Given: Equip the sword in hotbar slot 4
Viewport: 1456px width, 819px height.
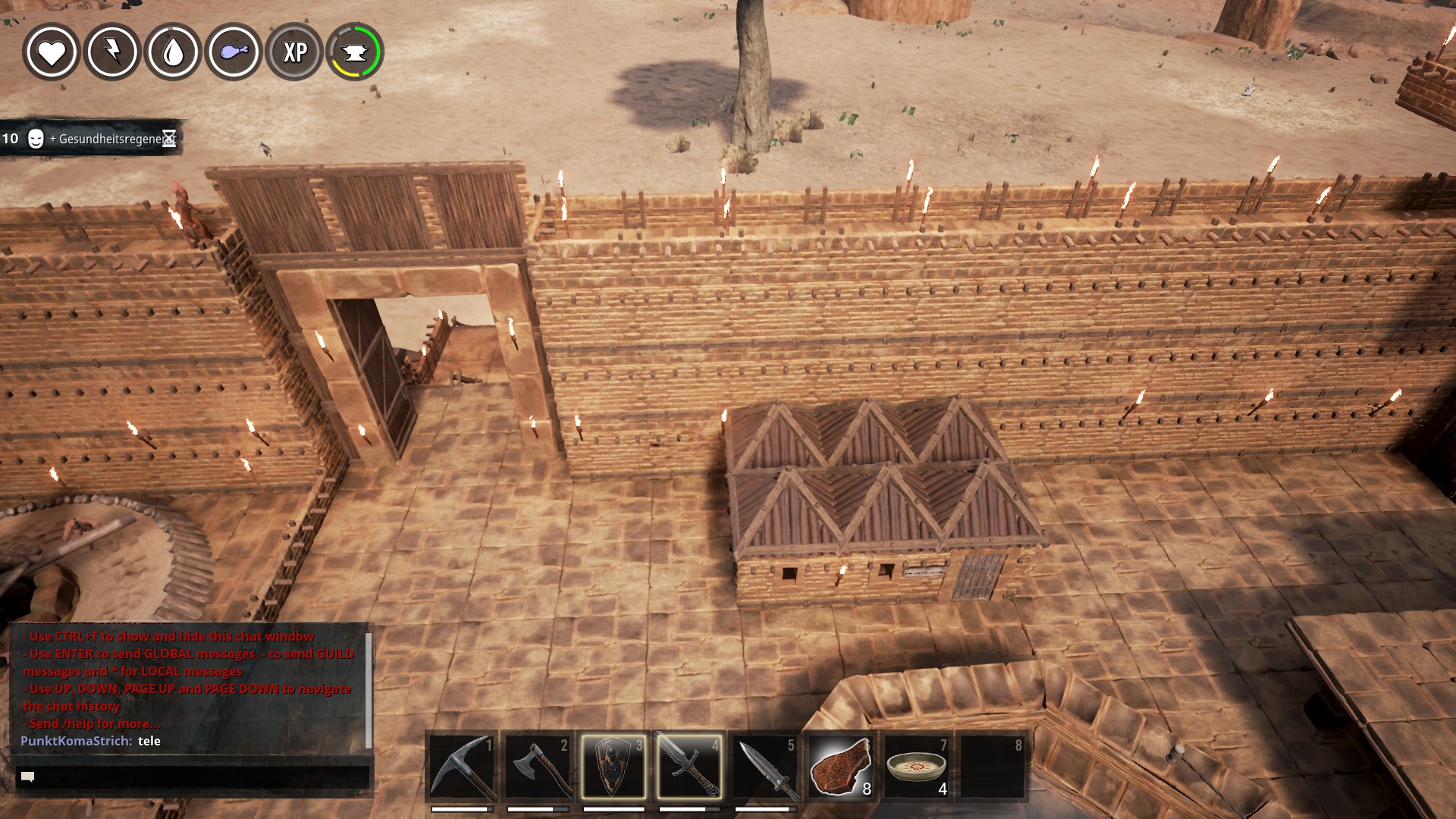Looking at the screenshot, I should [x=689, y=767].
